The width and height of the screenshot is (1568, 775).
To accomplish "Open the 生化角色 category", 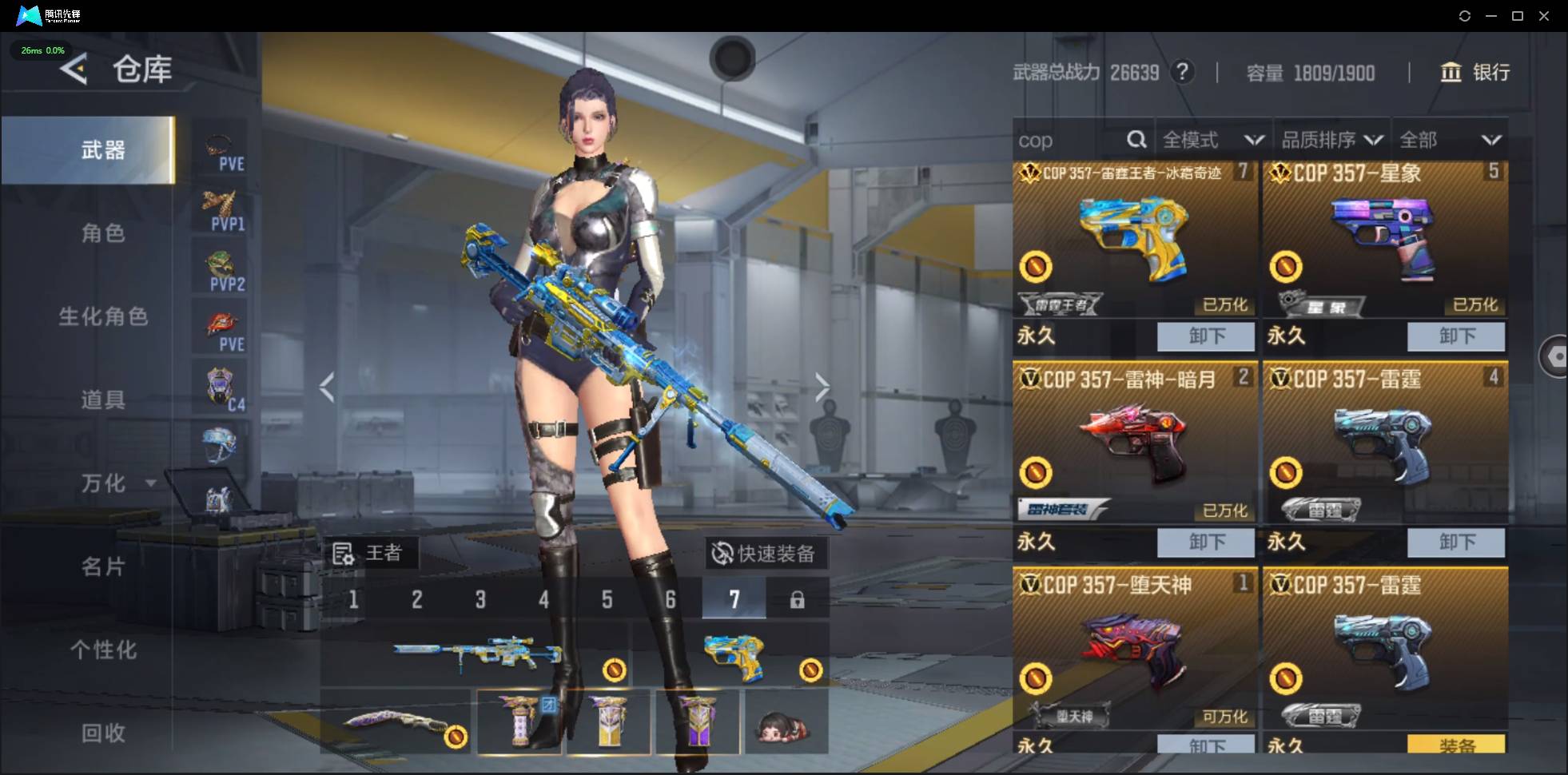I will click(x=103, y=316).
